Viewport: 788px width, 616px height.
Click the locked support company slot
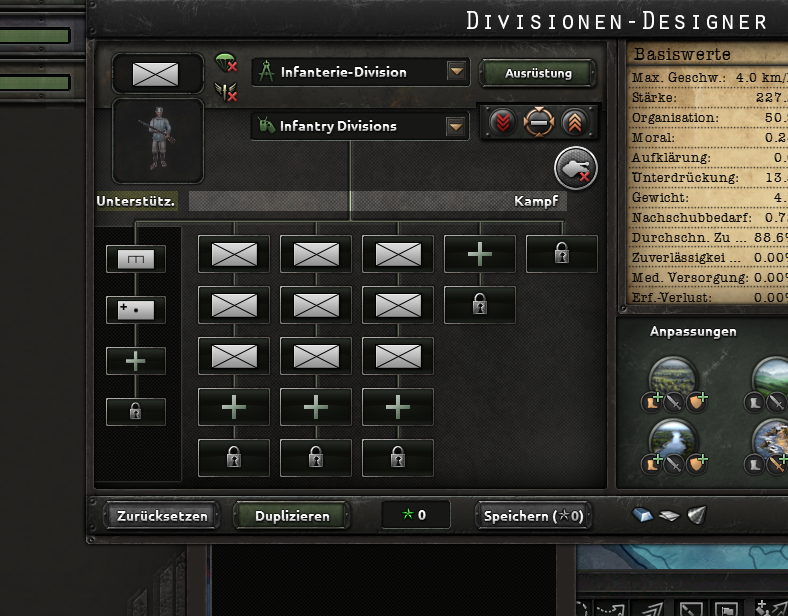136,411
